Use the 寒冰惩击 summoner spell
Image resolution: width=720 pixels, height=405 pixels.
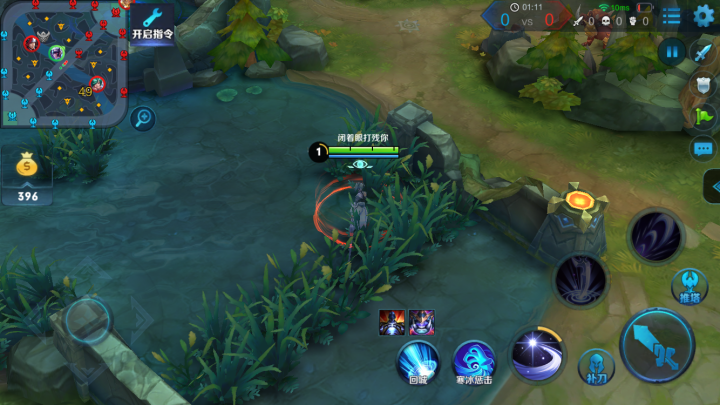474,360
